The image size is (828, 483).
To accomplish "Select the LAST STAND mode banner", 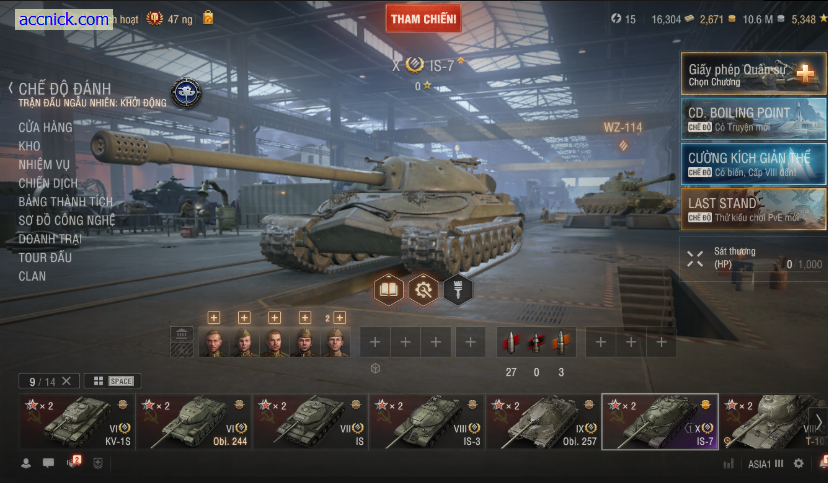I will 754,208.
